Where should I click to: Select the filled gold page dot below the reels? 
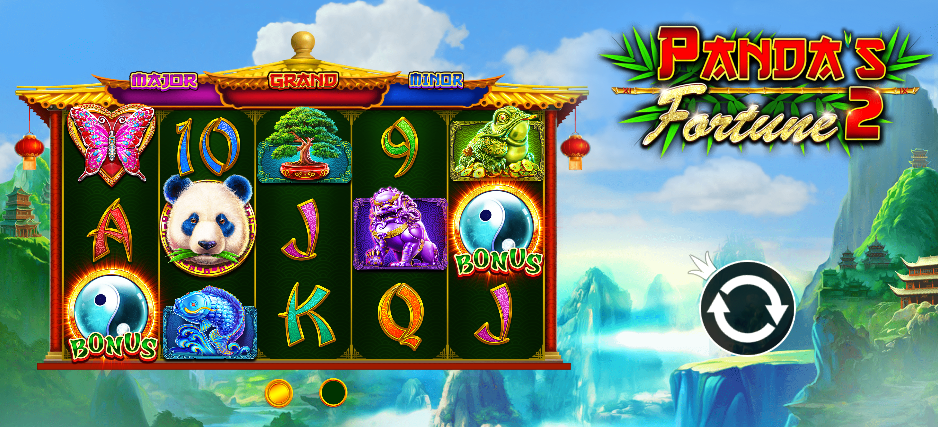click(279, 392)
